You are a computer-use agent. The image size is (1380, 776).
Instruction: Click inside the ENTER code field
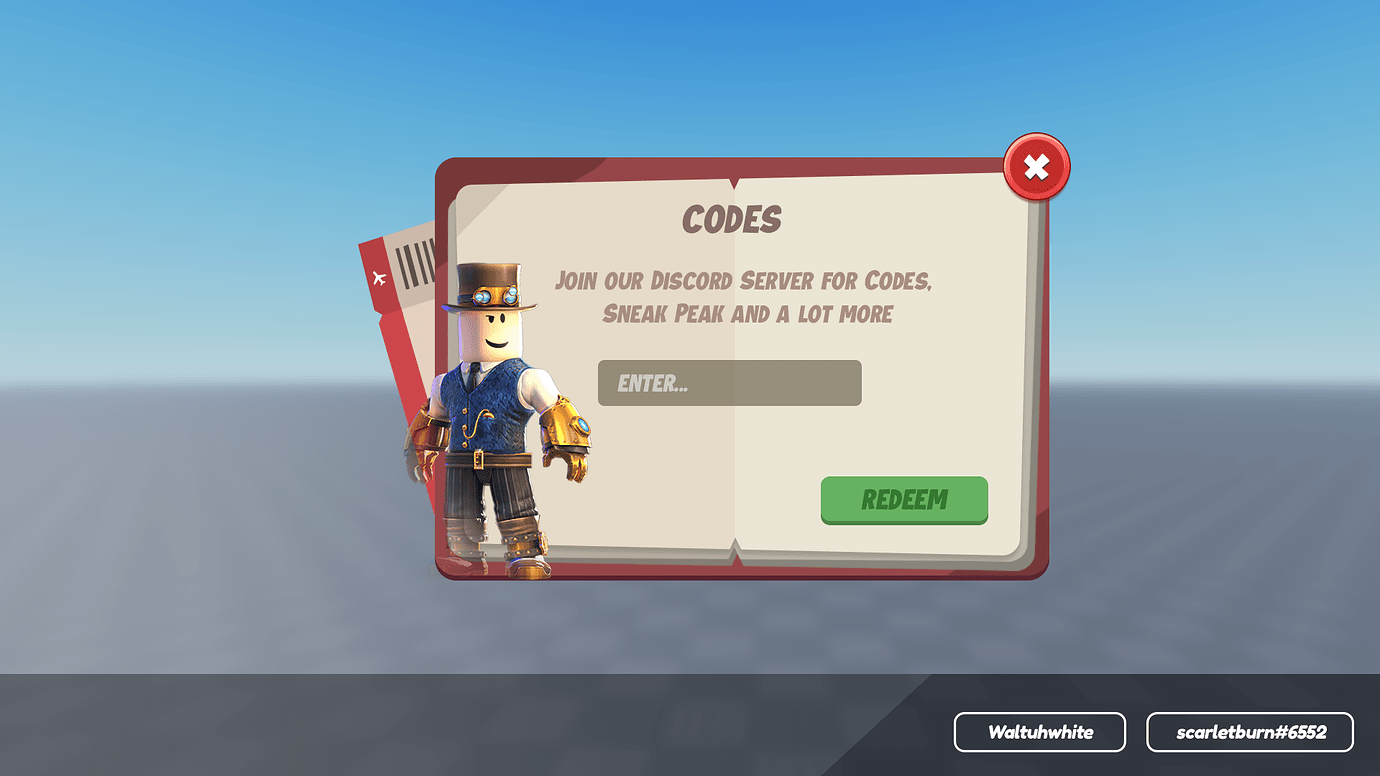tap(729, 383)
